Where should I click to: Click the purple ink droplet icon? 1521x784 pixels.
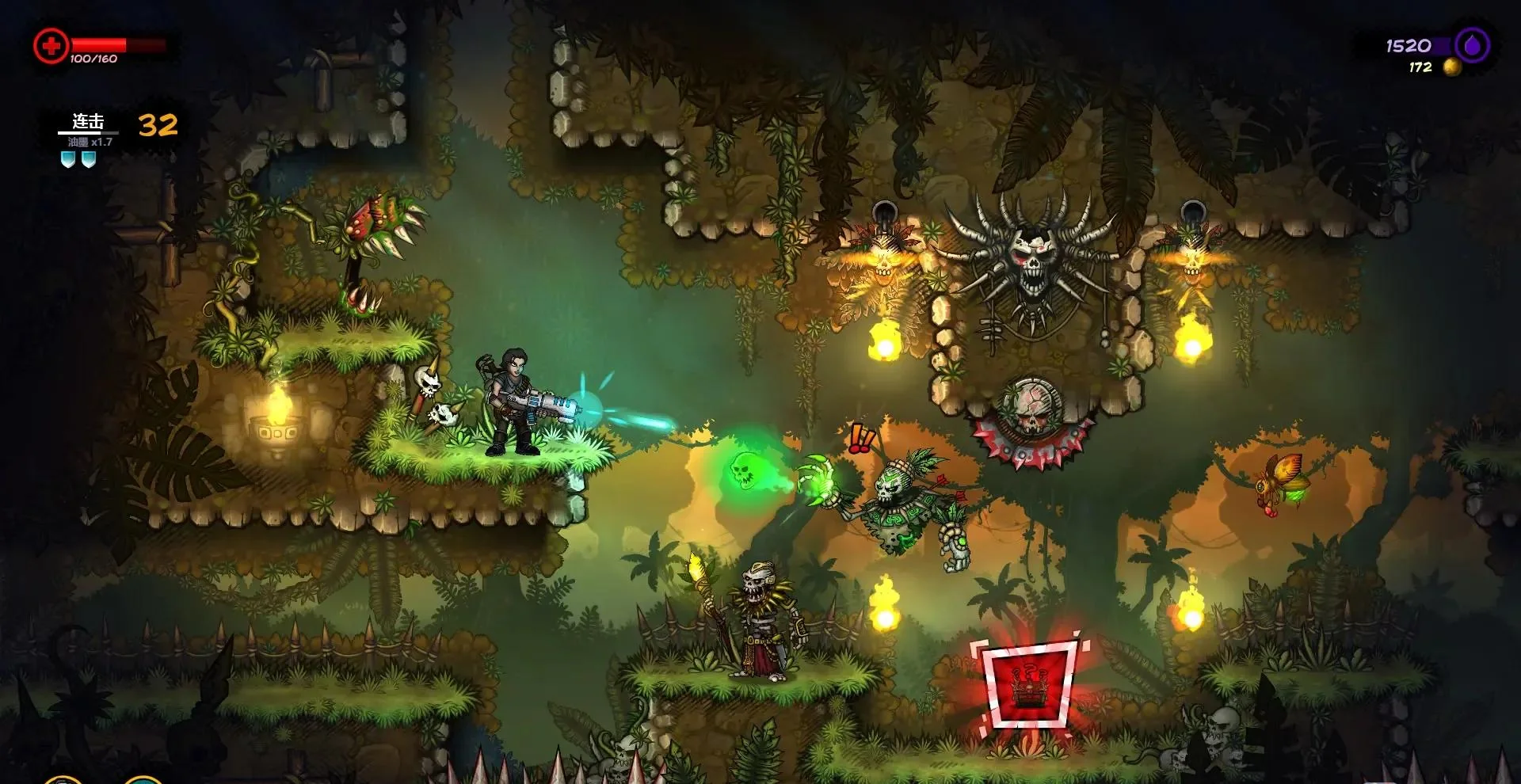(x=1472, y=45)
